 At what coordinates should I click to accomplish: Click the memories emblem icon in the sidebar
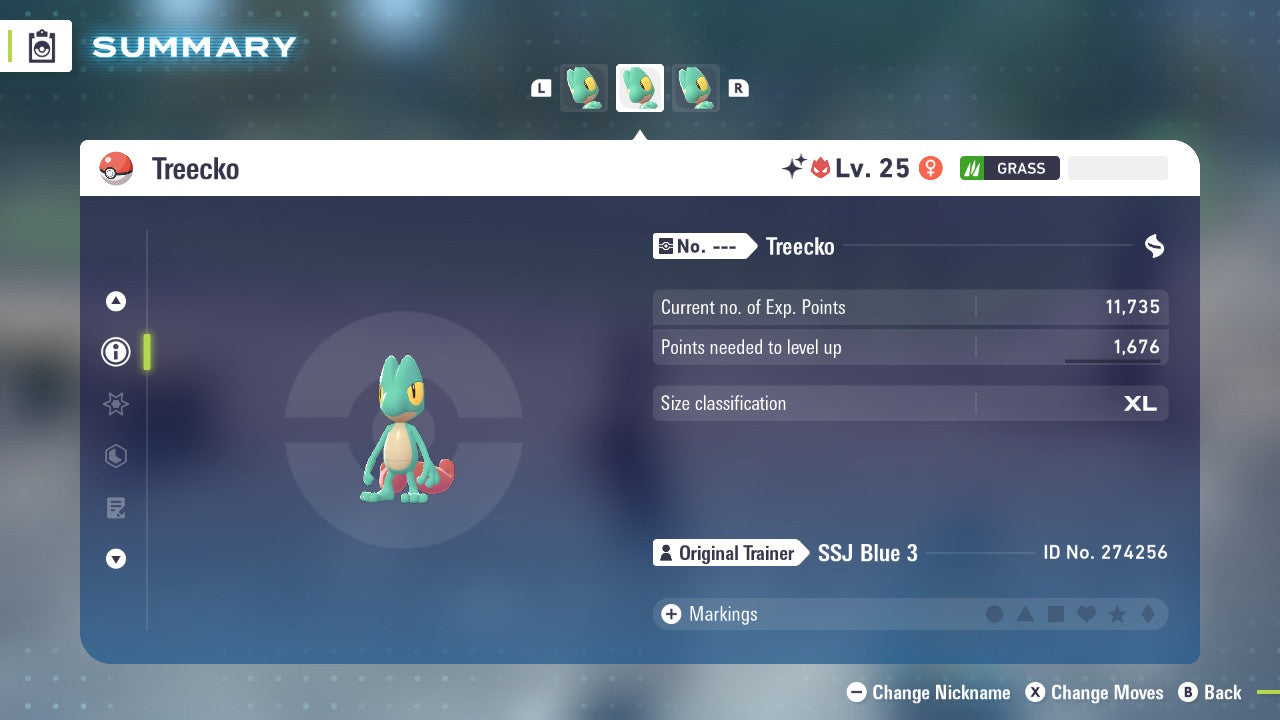click(x=116, y=456)
